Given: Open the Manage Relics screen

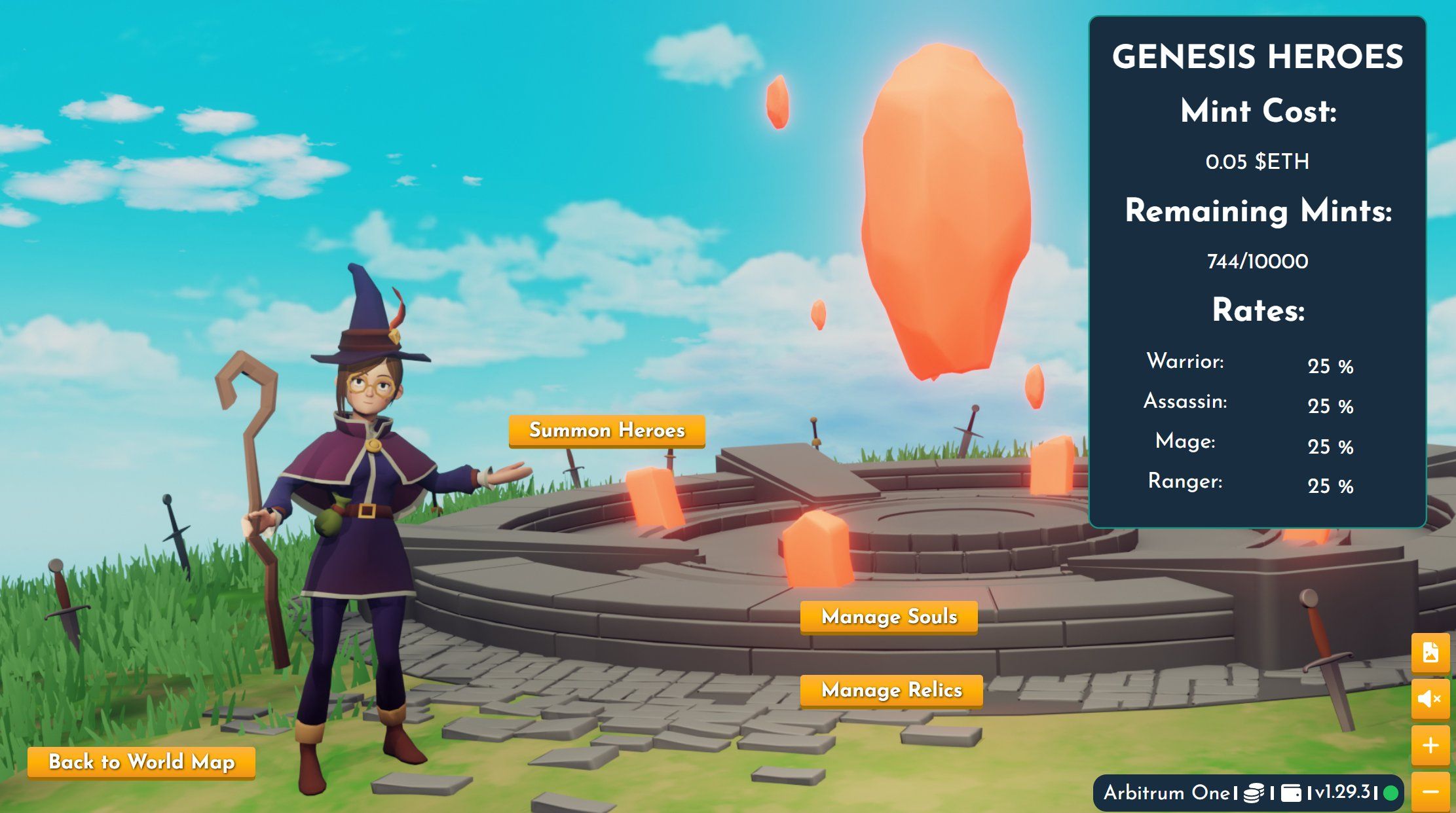Looking at the screenshot, I should point(891,691).
